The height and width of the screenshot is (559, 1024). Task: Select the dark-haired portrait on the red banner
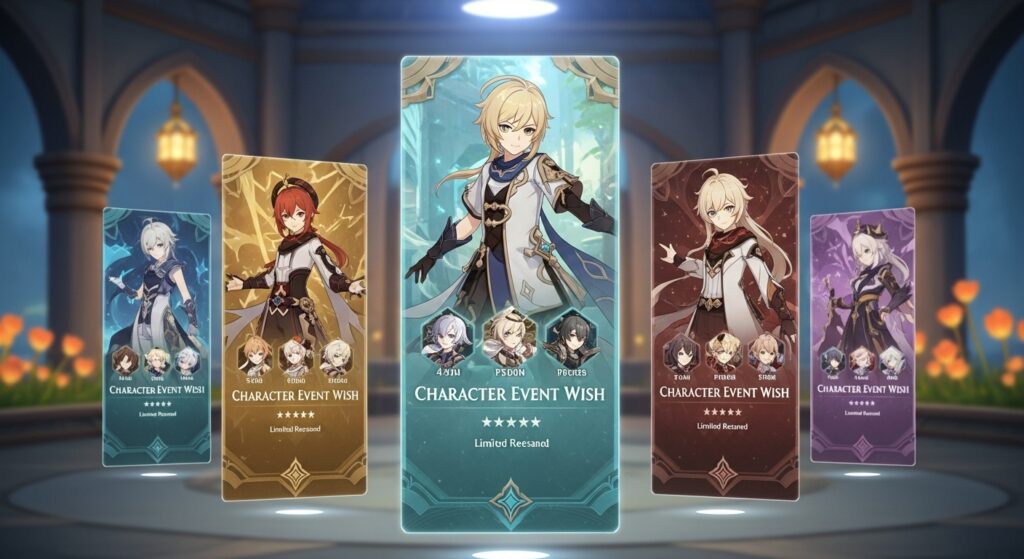[x=681, y=352]
